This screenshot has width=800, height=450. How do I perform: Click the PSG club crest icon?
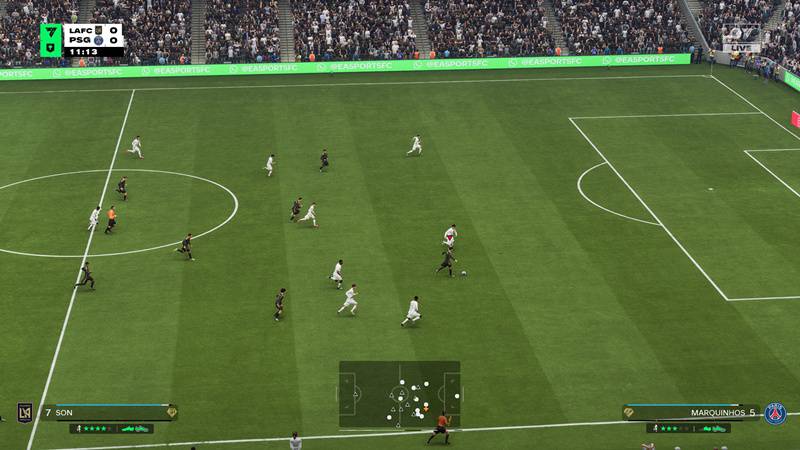(774, 413)
